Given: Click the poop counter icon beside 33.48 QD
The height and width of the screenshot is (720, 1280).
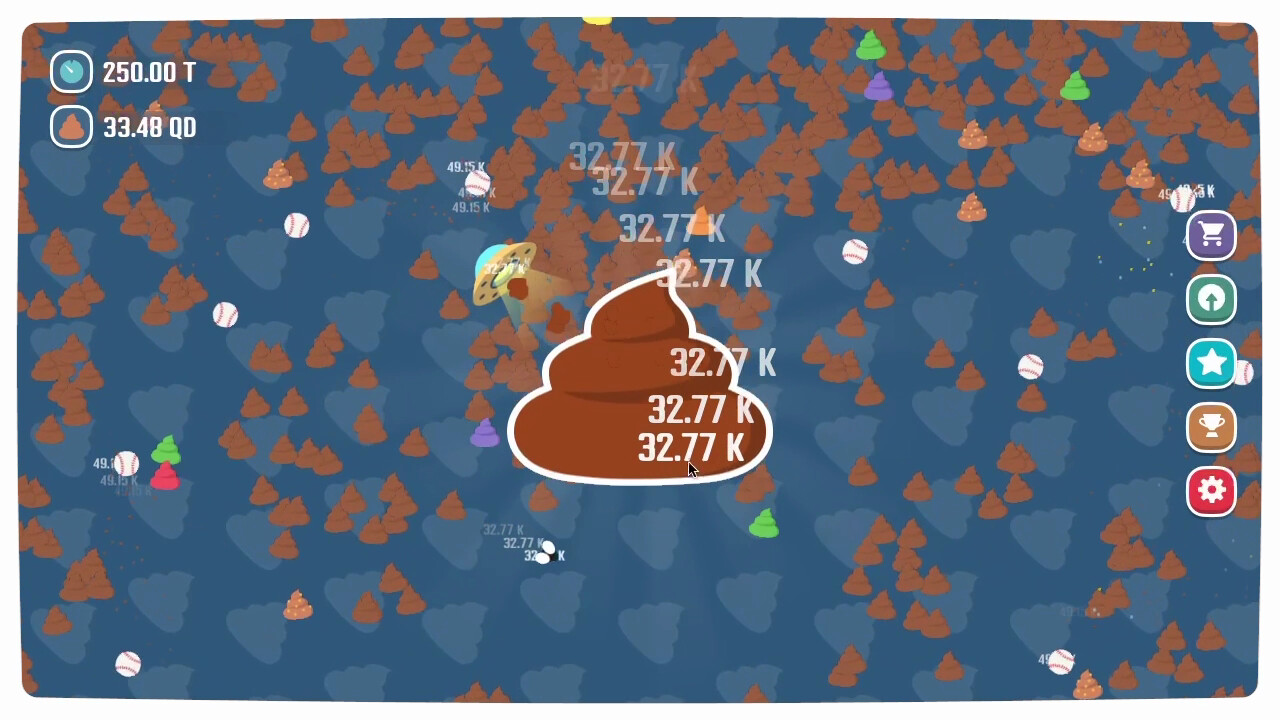Looking at the screenshot, I should point(71,127).
